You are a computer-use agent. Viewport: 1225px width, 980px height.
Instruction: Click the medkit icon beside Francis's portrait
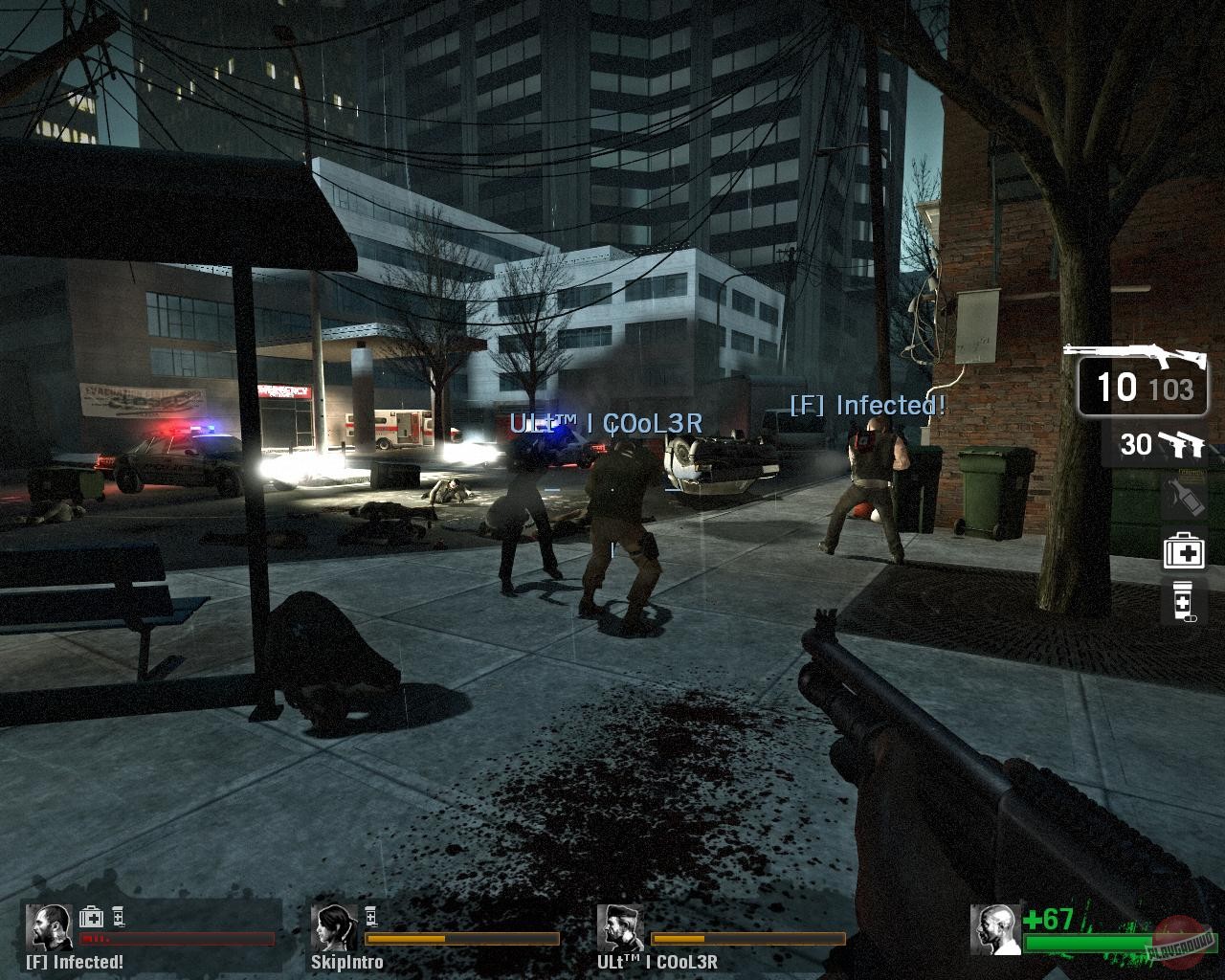[x=91, y=918]
